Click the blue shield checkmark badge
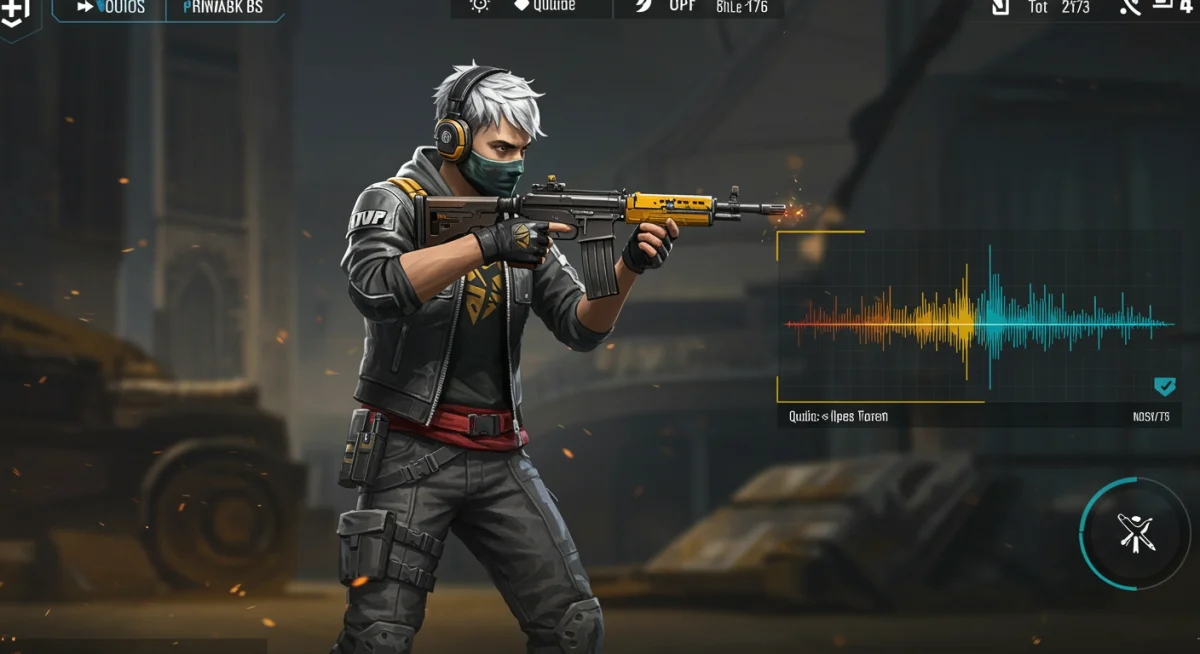The width and height of the screenshot is (1200, 654). point(1164,387)
